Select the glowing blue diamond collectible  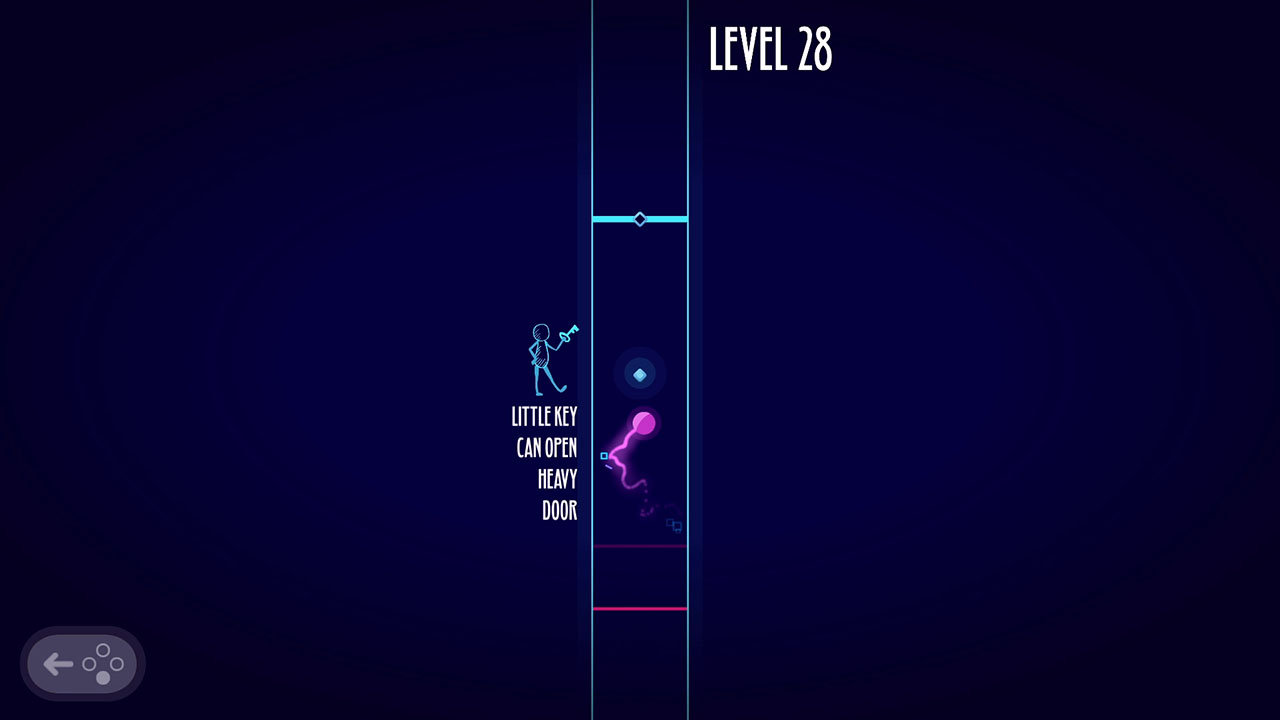pyautogui.click(x=639, y=374)
